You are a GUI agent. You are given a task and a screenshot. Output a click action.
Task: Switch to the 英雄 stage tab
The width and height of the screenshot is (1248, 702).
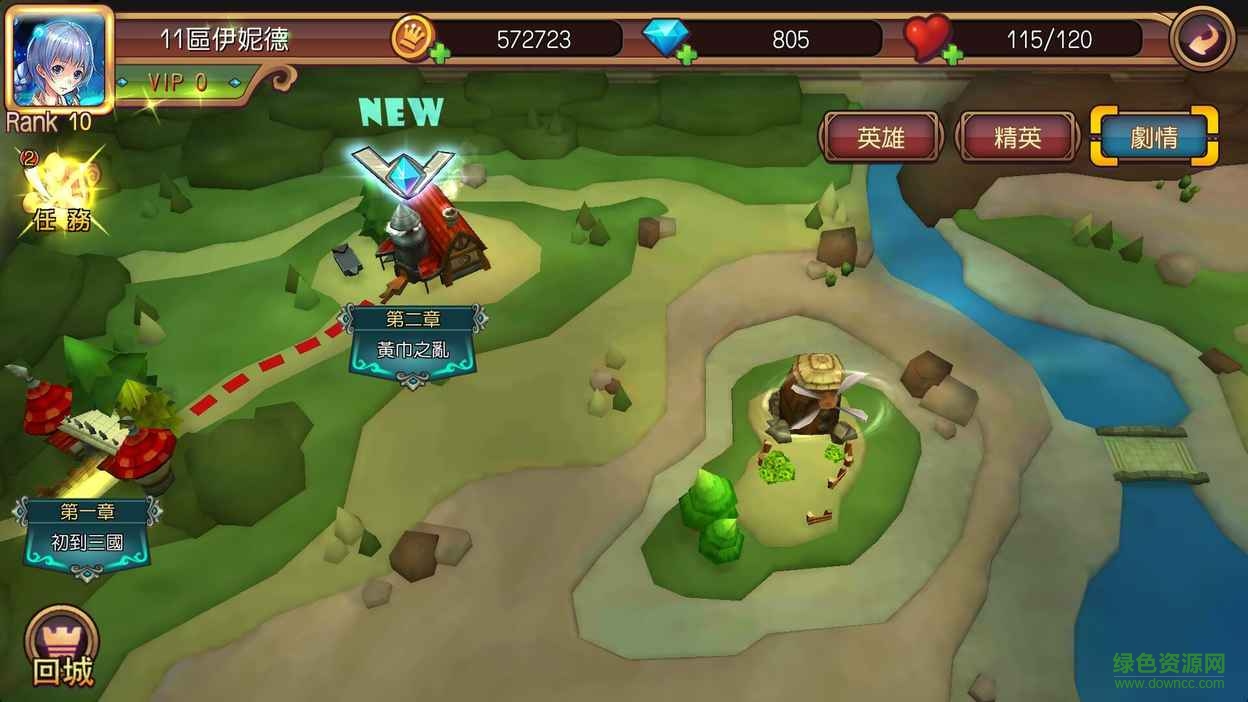point(881,138)
